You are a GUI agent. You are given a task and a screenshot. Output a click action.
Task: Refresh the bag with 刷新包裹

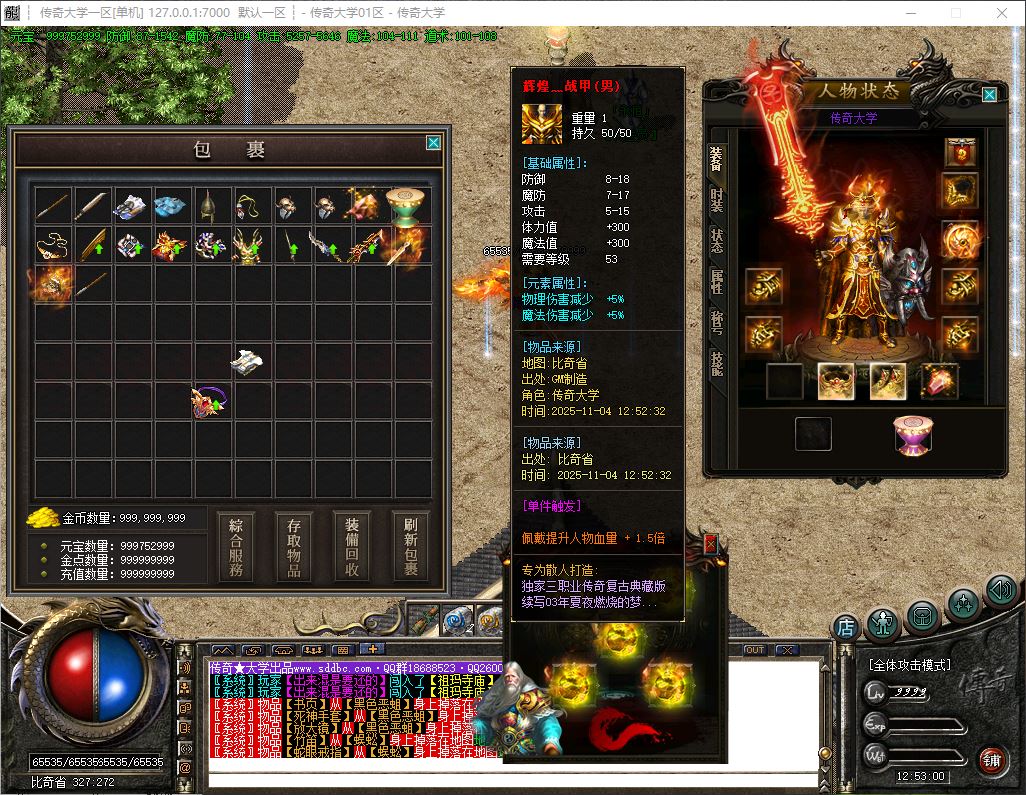410,548
